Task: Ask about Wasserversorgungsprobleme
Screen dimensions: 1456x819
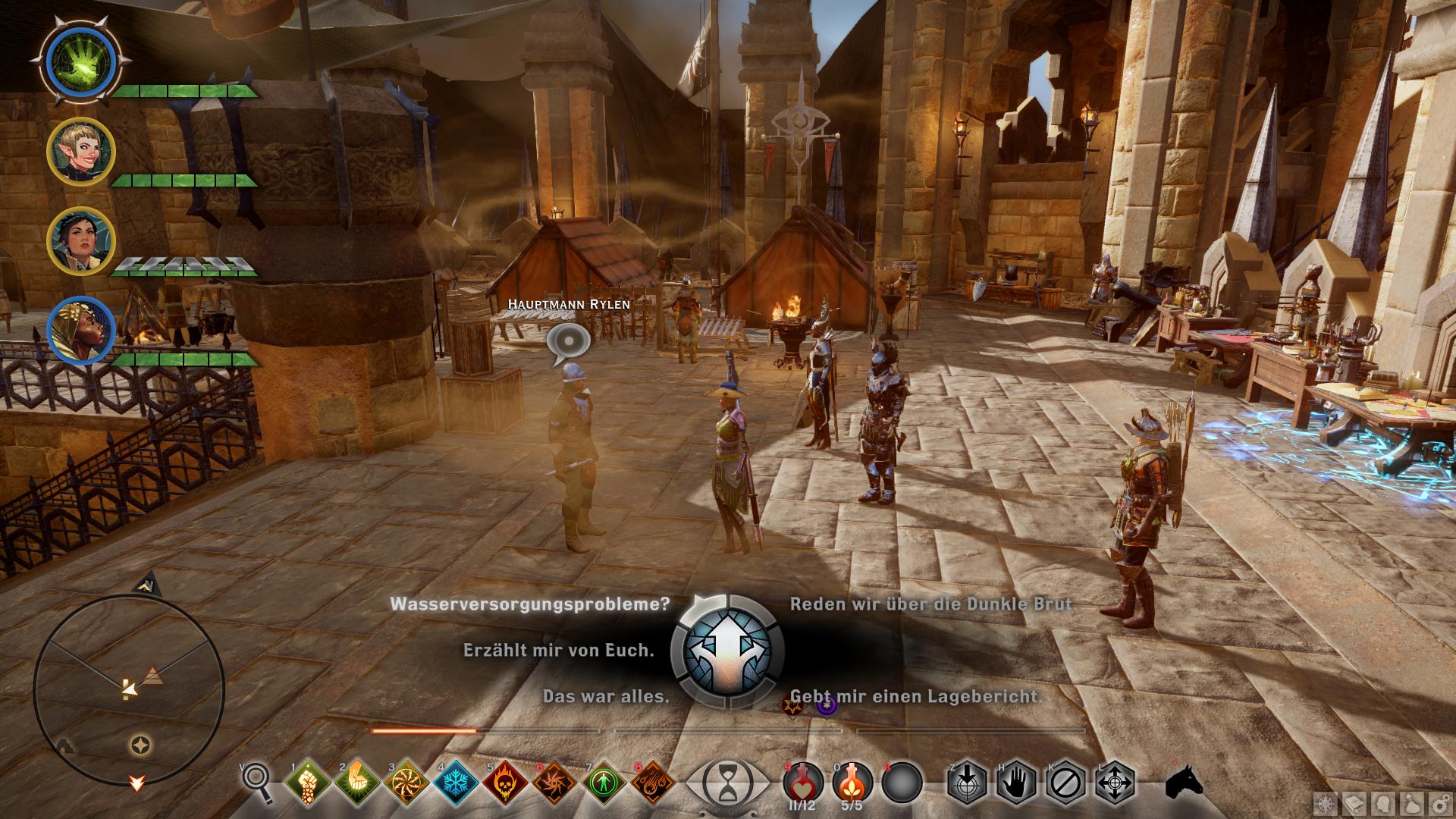Action: (530, 604)
